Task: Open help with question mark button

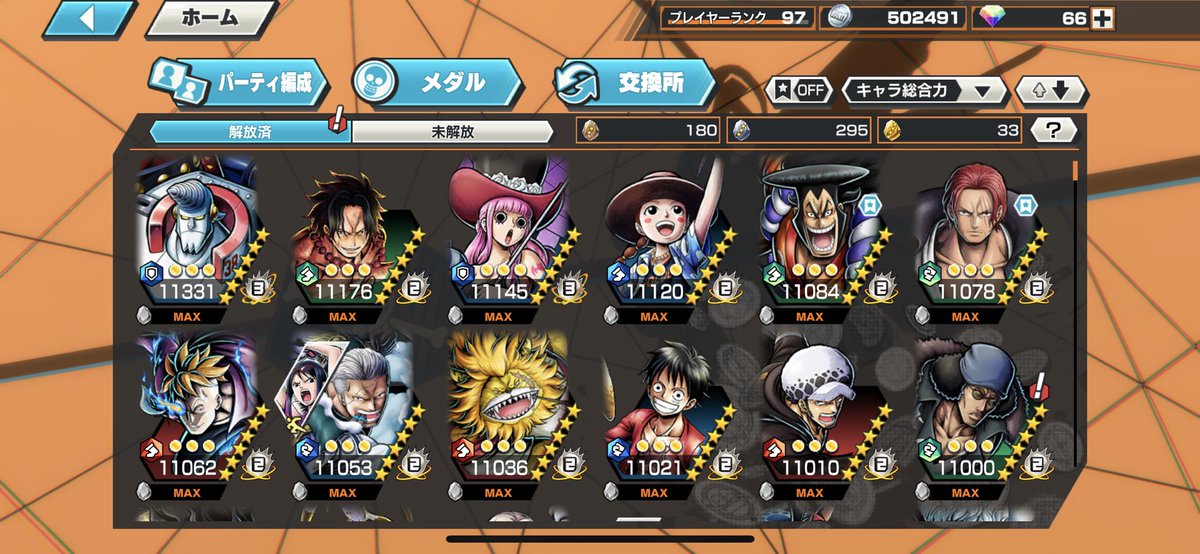Action: click(1058, 130)
